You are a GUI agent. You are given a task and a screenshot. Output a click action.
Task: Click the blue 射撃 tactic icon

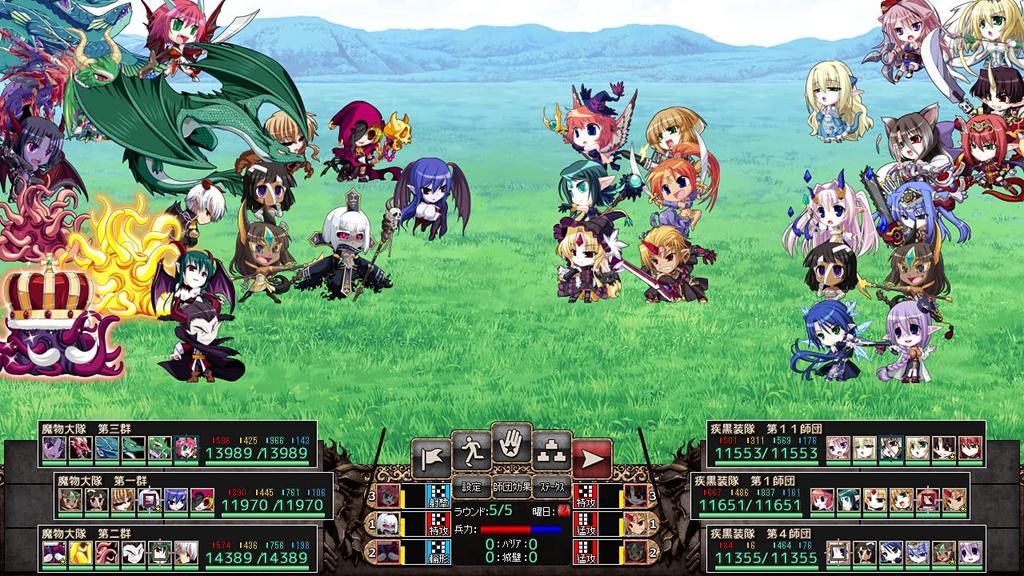click(437, 496)
